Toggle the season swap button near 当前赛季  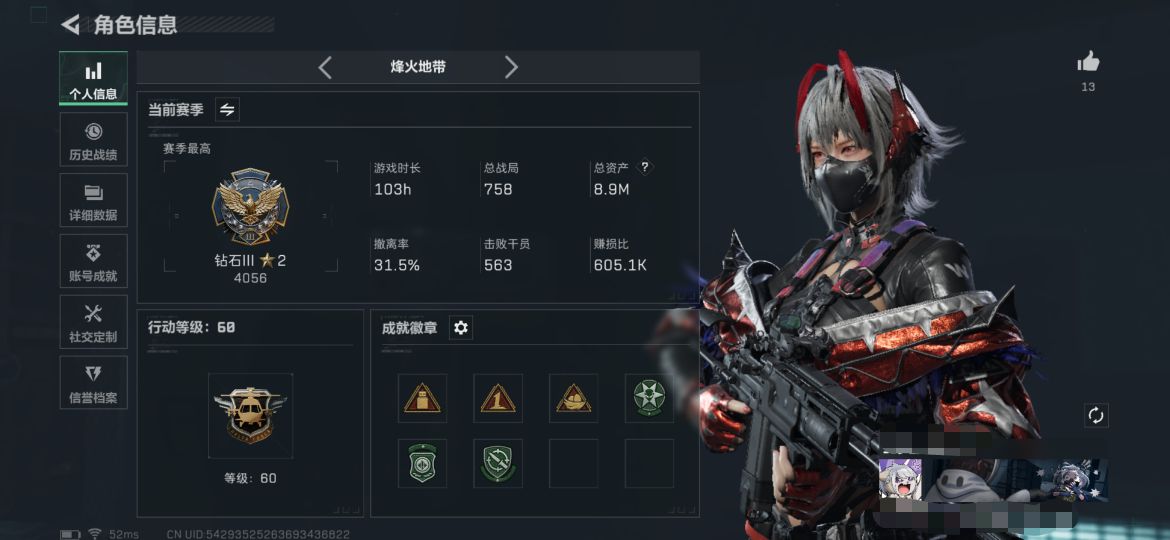click(227, 110)
